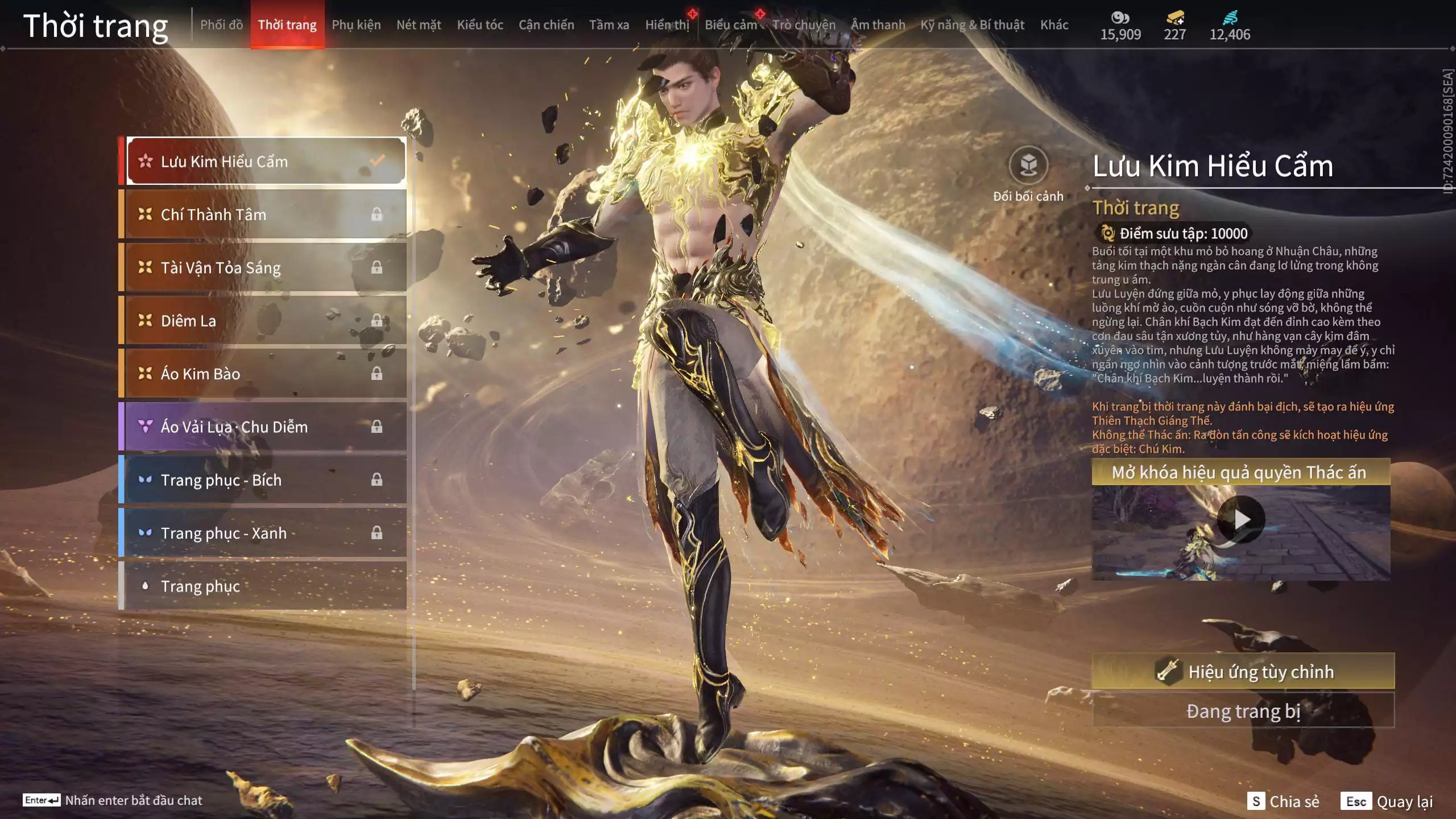Viewport: 1456px width, 819px height.
Task: Open the Phụ kiện tab
Action: click(x=356, y=25)
